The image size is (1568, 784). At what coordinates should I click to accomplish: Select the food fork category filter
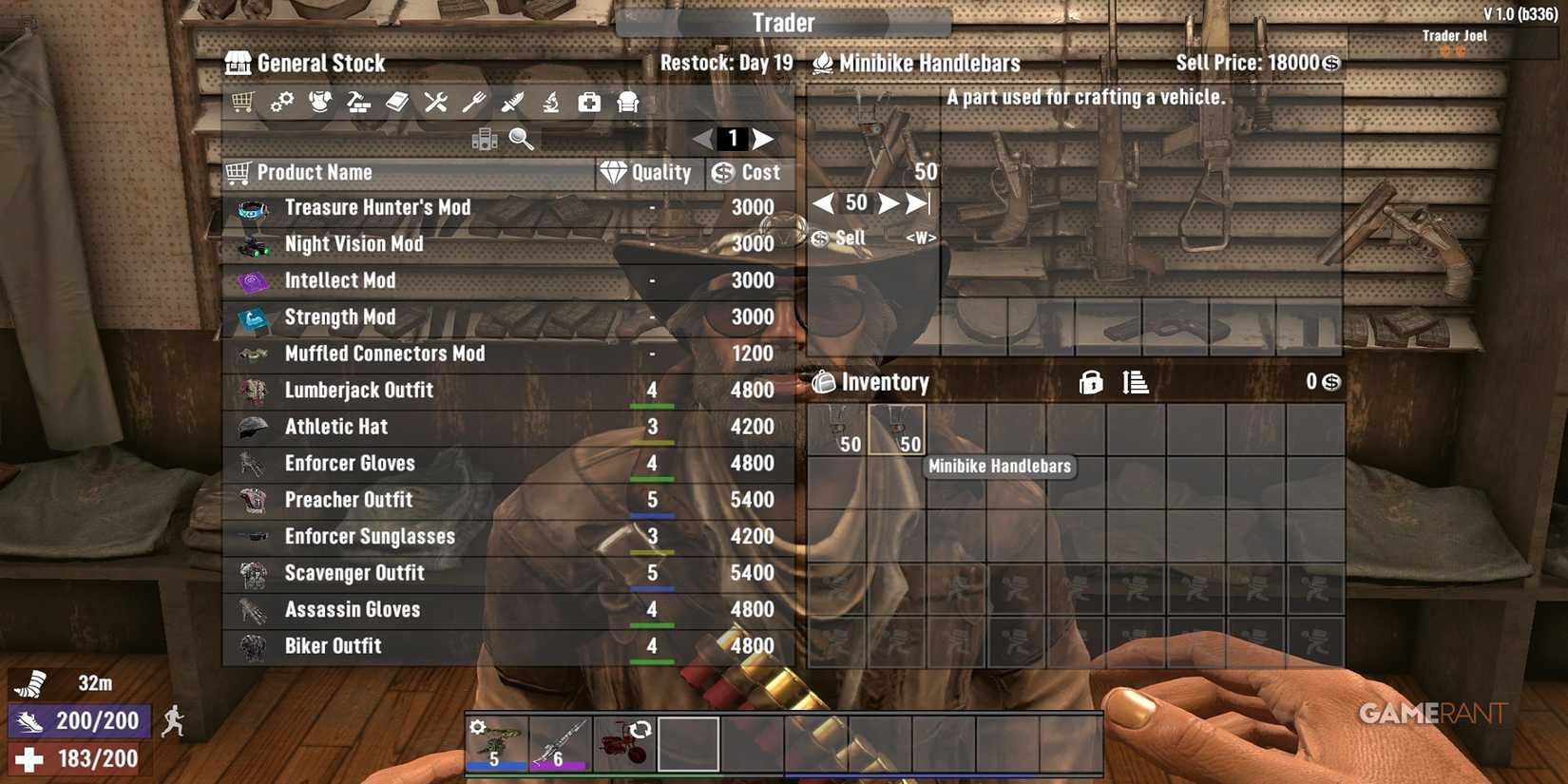click(475, 102)
